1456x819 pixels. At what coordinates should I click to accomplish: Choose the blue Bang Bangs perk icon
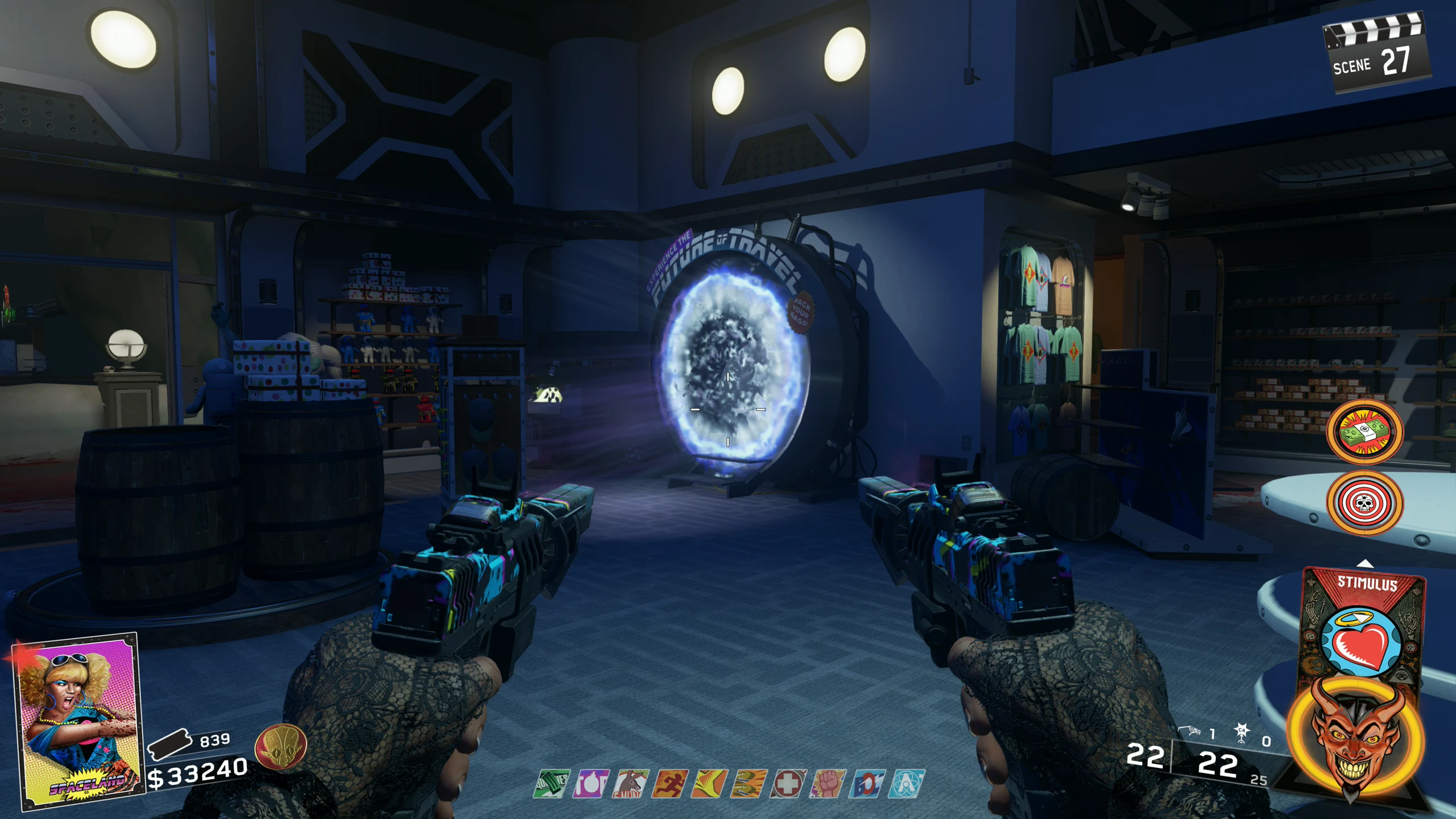point(867,784)
